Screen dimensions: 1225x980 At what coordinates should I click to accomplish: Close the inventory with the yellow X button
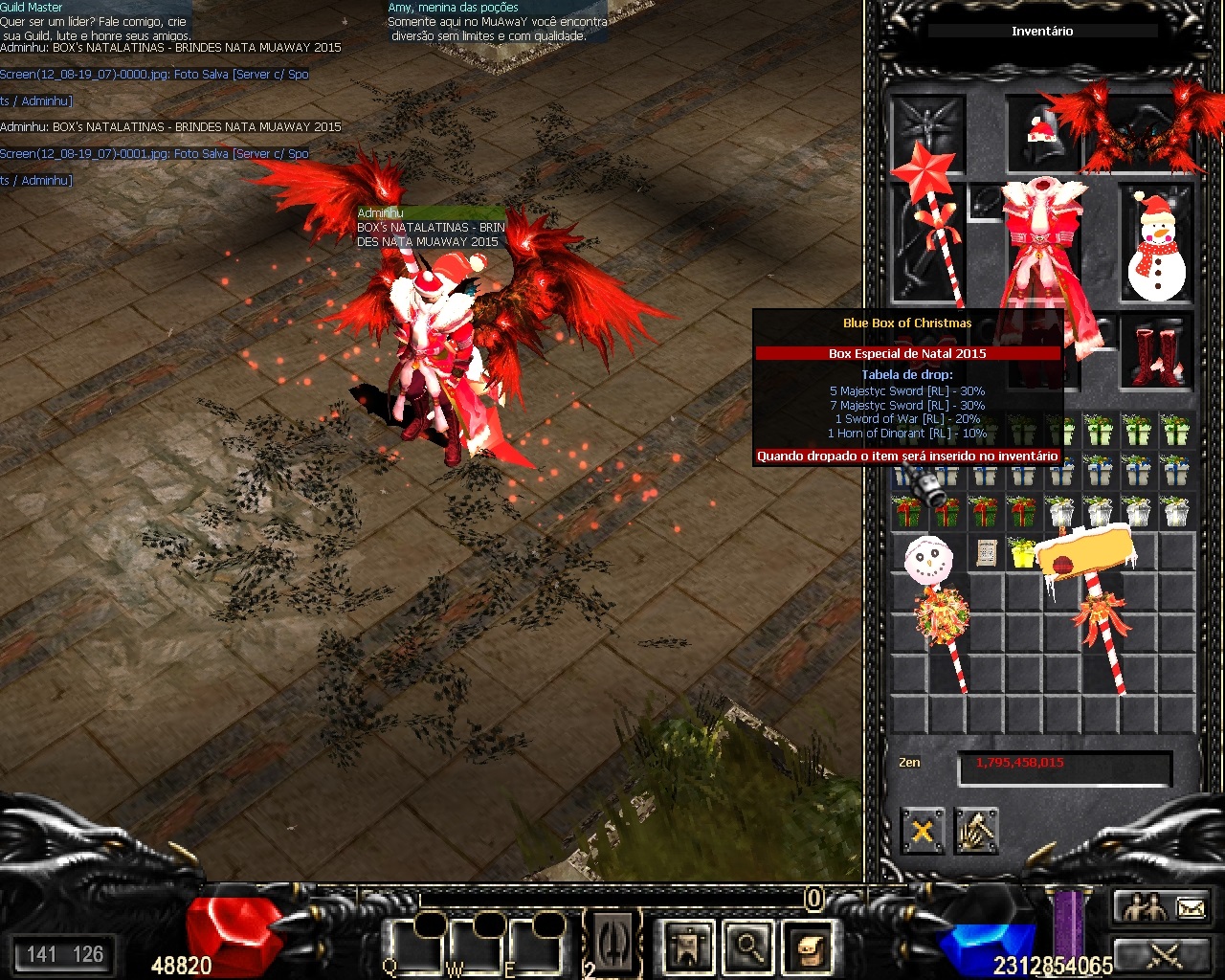tap(923, 831)
